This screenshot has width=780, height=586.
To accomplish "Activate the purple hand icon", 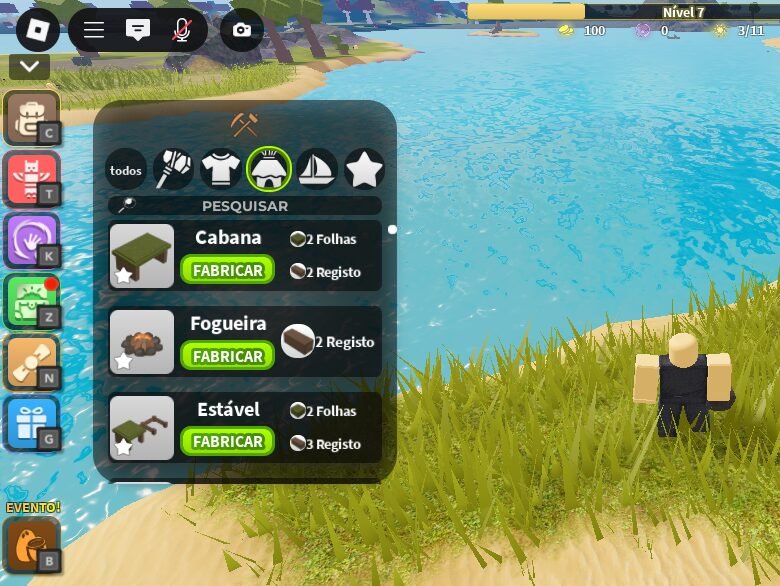I will 32,240.
